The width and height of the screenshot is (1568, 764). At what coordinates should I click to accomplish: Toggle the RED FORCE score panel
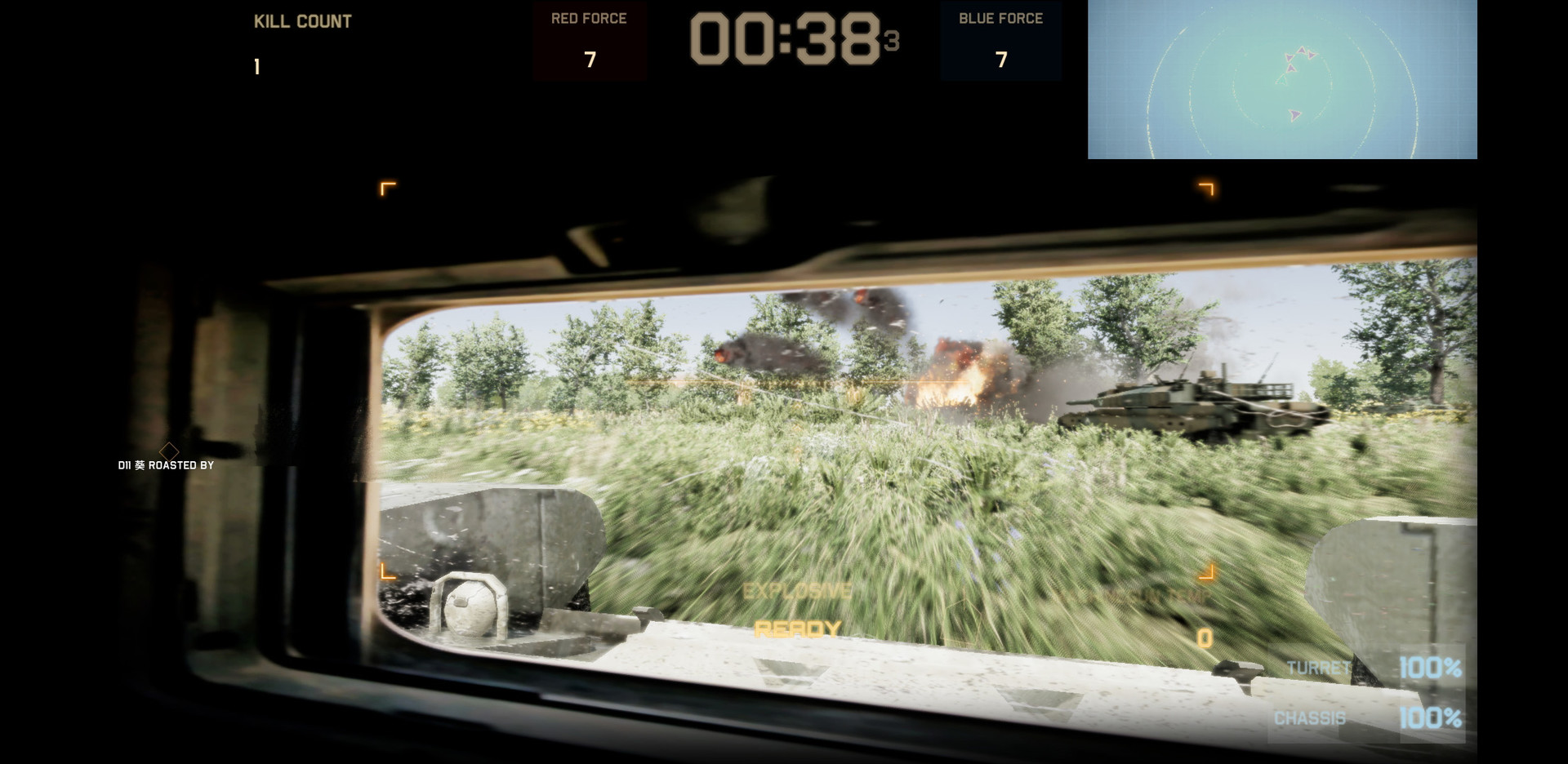[589, 39]
